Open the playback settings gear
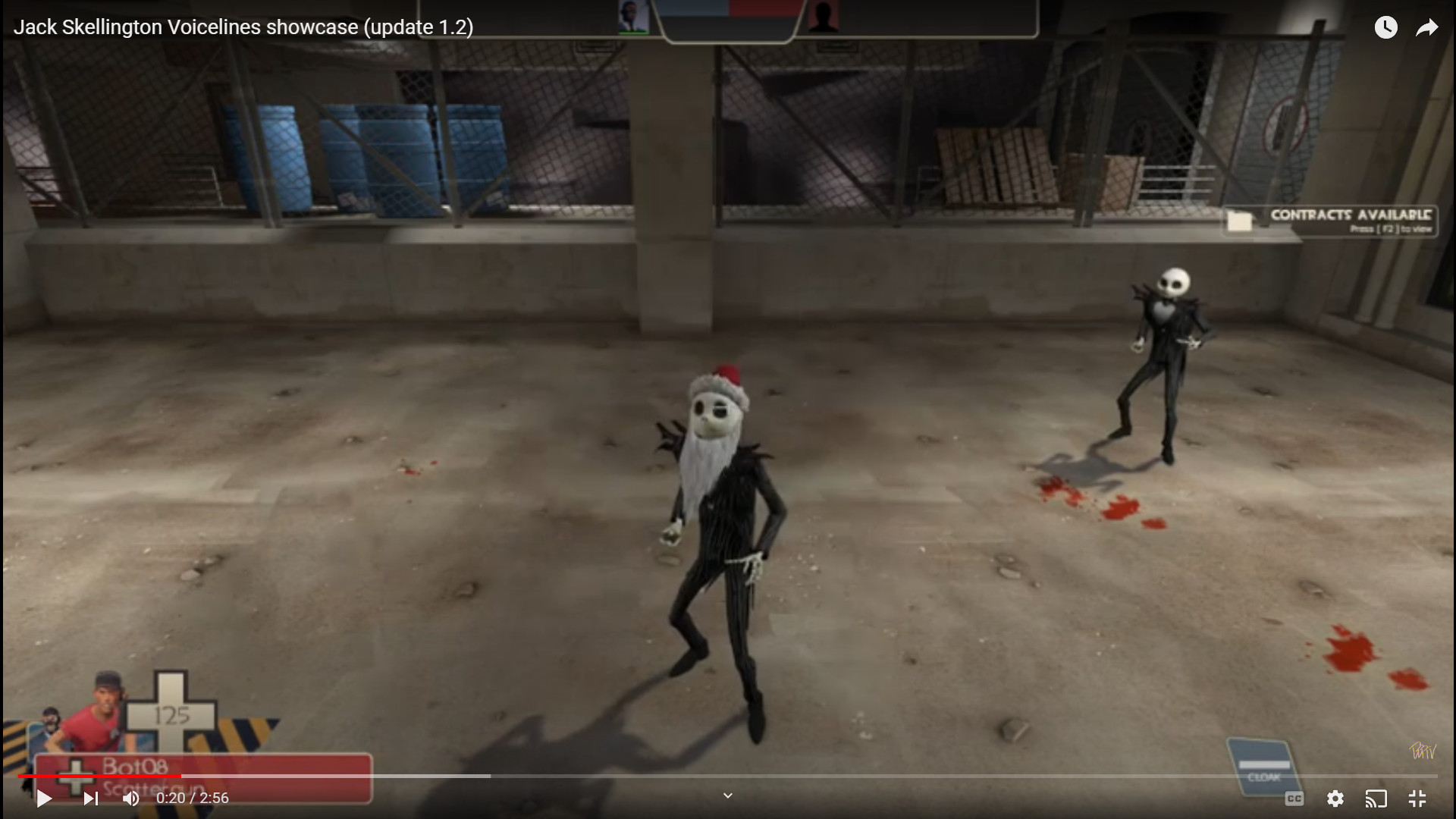The image size is (1456, 819). click(x=1335, y=799)
